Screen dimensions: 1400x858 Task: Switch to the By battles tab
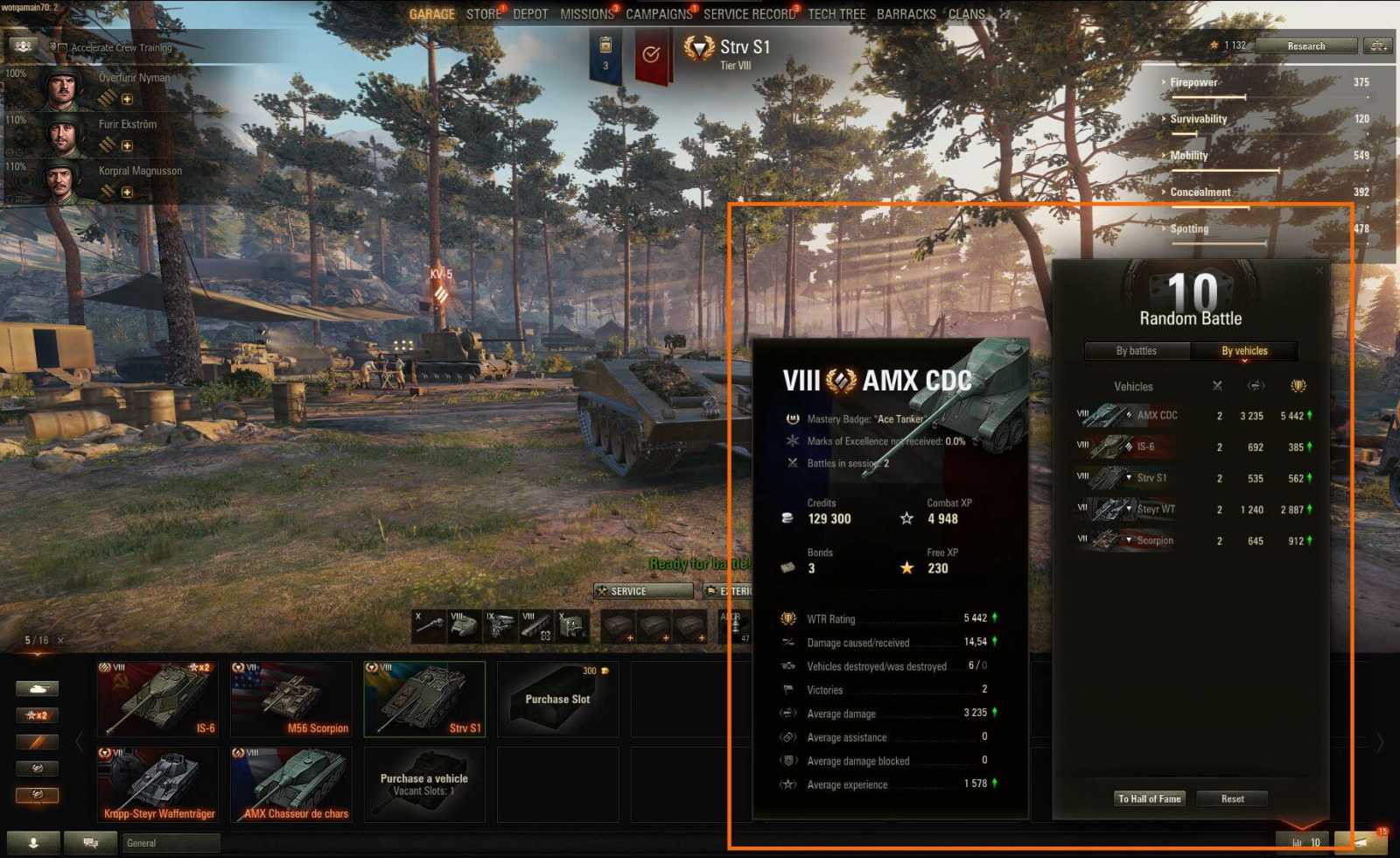tap(1136, 351)
